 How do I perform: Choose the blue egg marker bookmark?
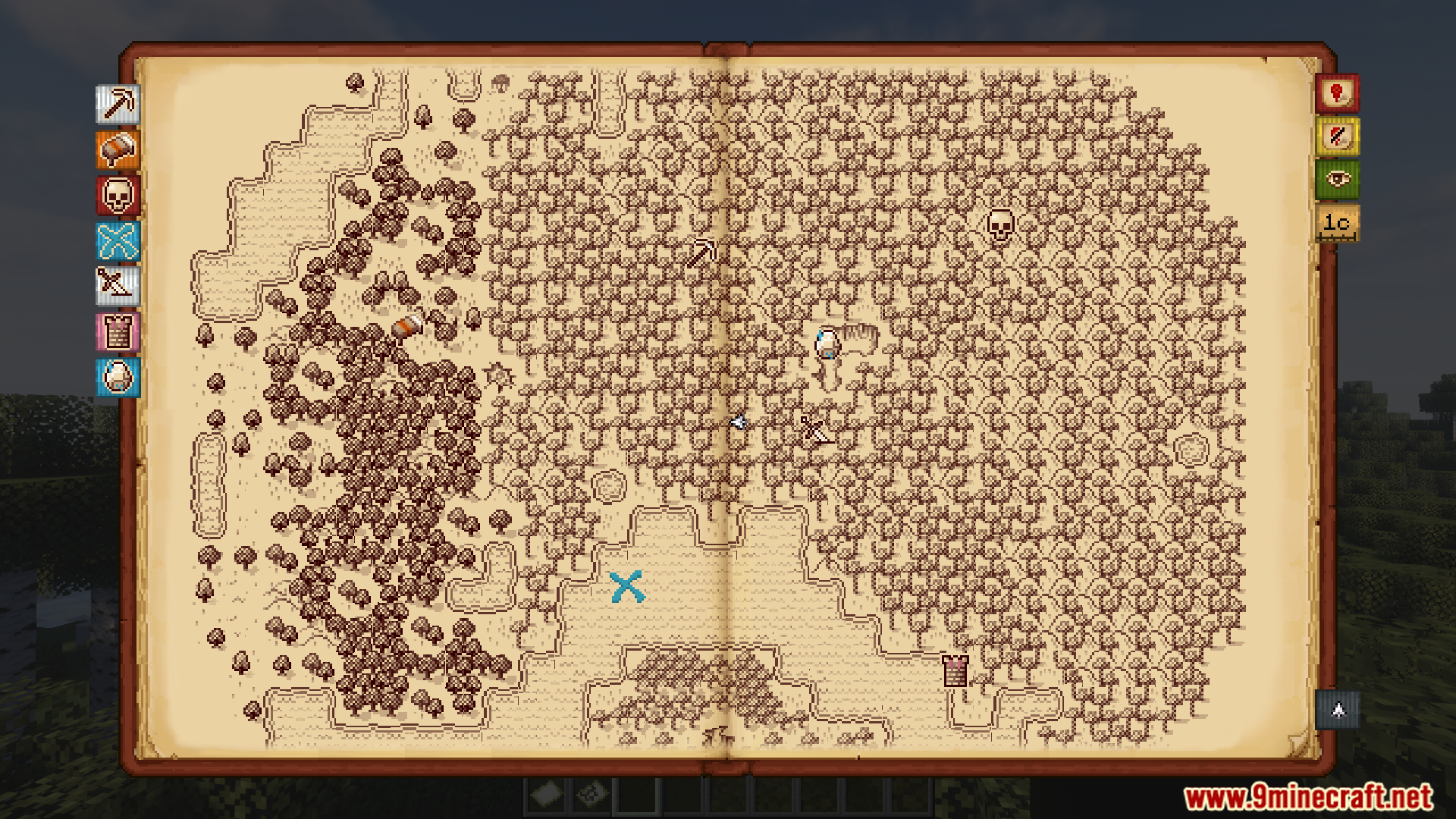pyautogui.click(x=118, y=377)
